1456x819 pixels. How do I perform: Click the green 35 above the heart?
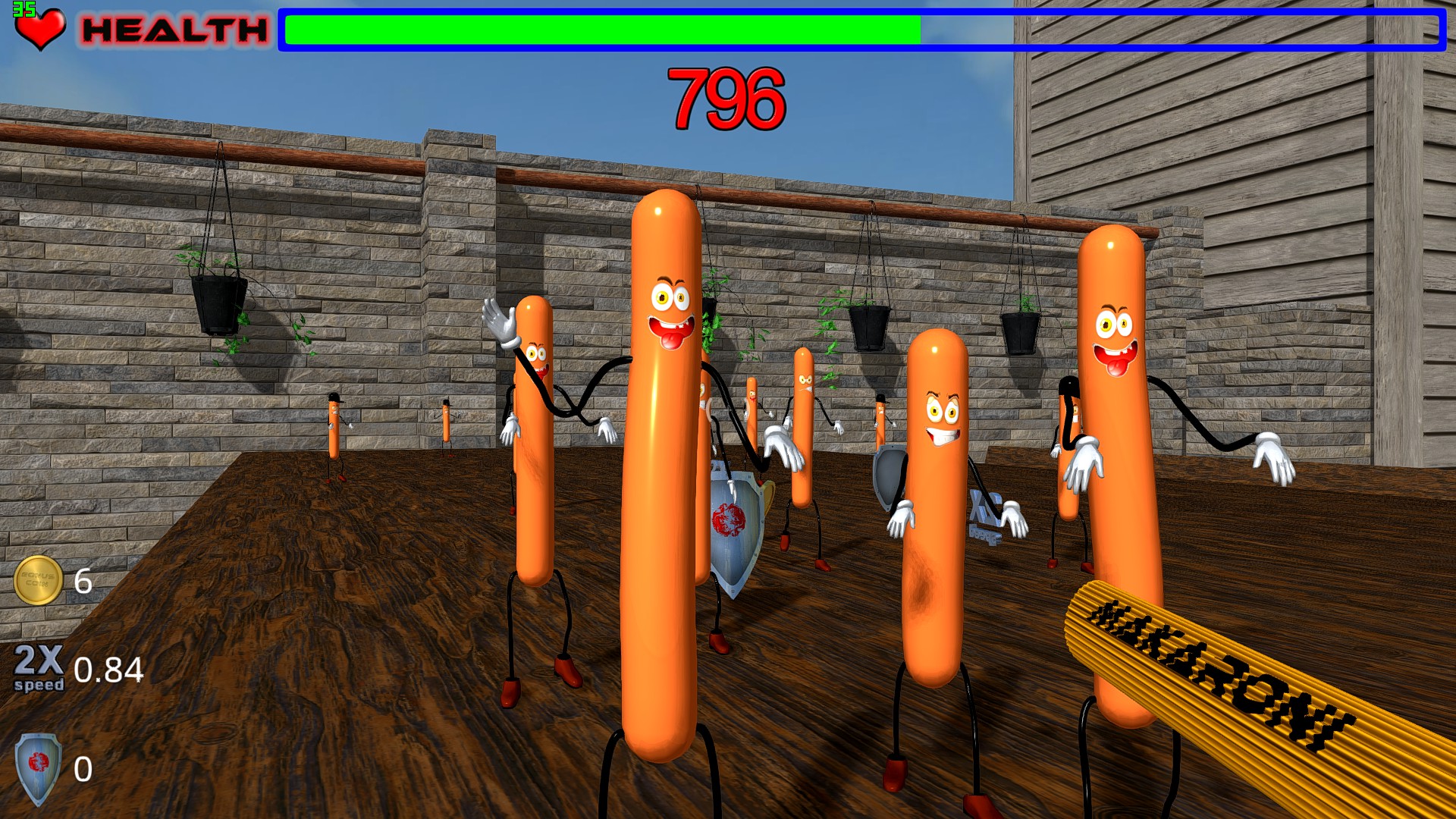point(24,8)
